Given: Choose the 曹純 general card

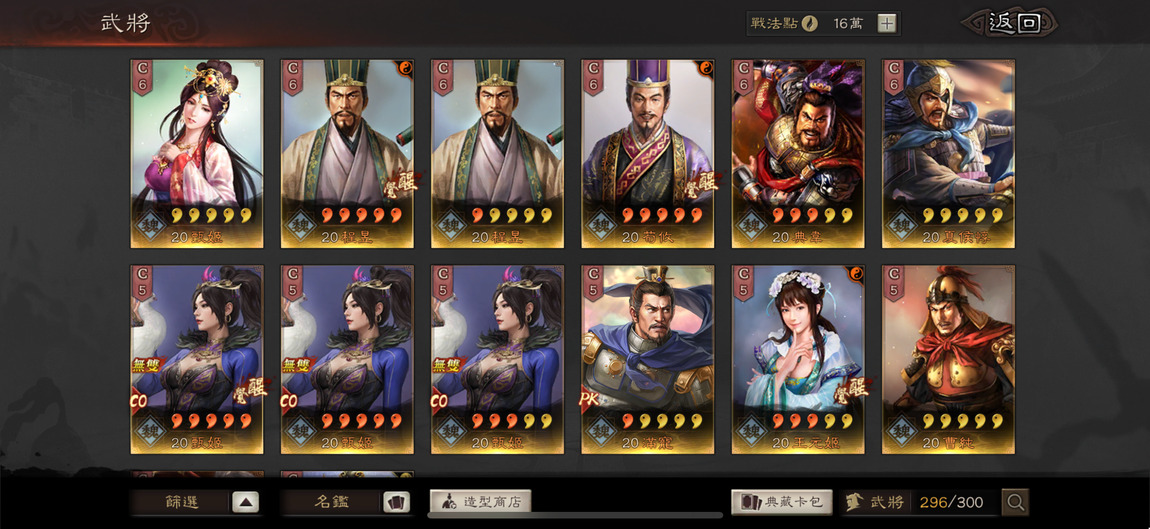Looking at the screenshot, I should coord(948,359).
